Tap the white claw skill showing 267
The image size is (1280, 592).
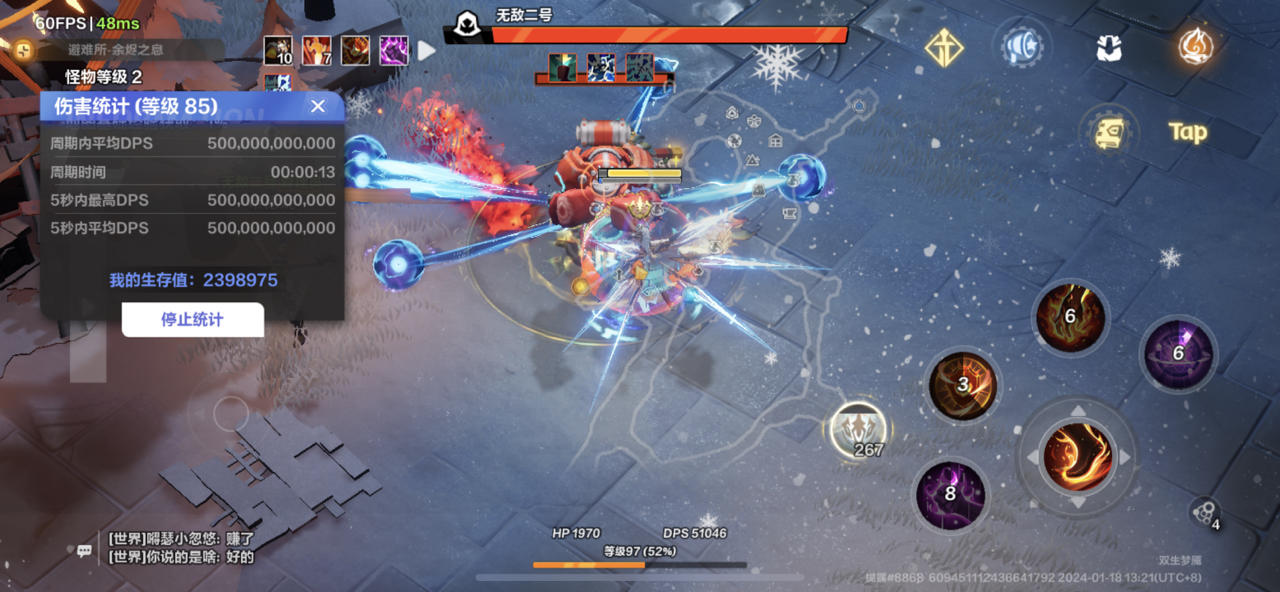858,430
